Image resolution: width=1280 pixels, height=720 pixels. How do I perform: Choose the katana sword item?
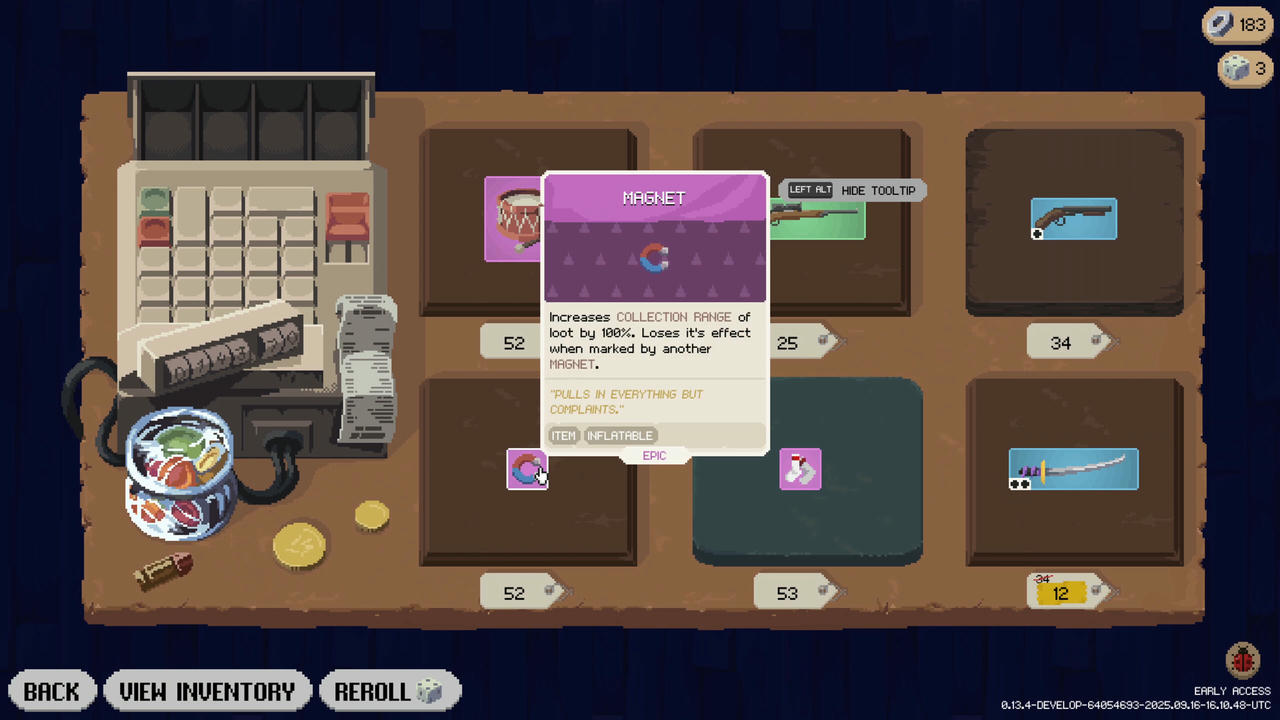(x=1073, y=469)
